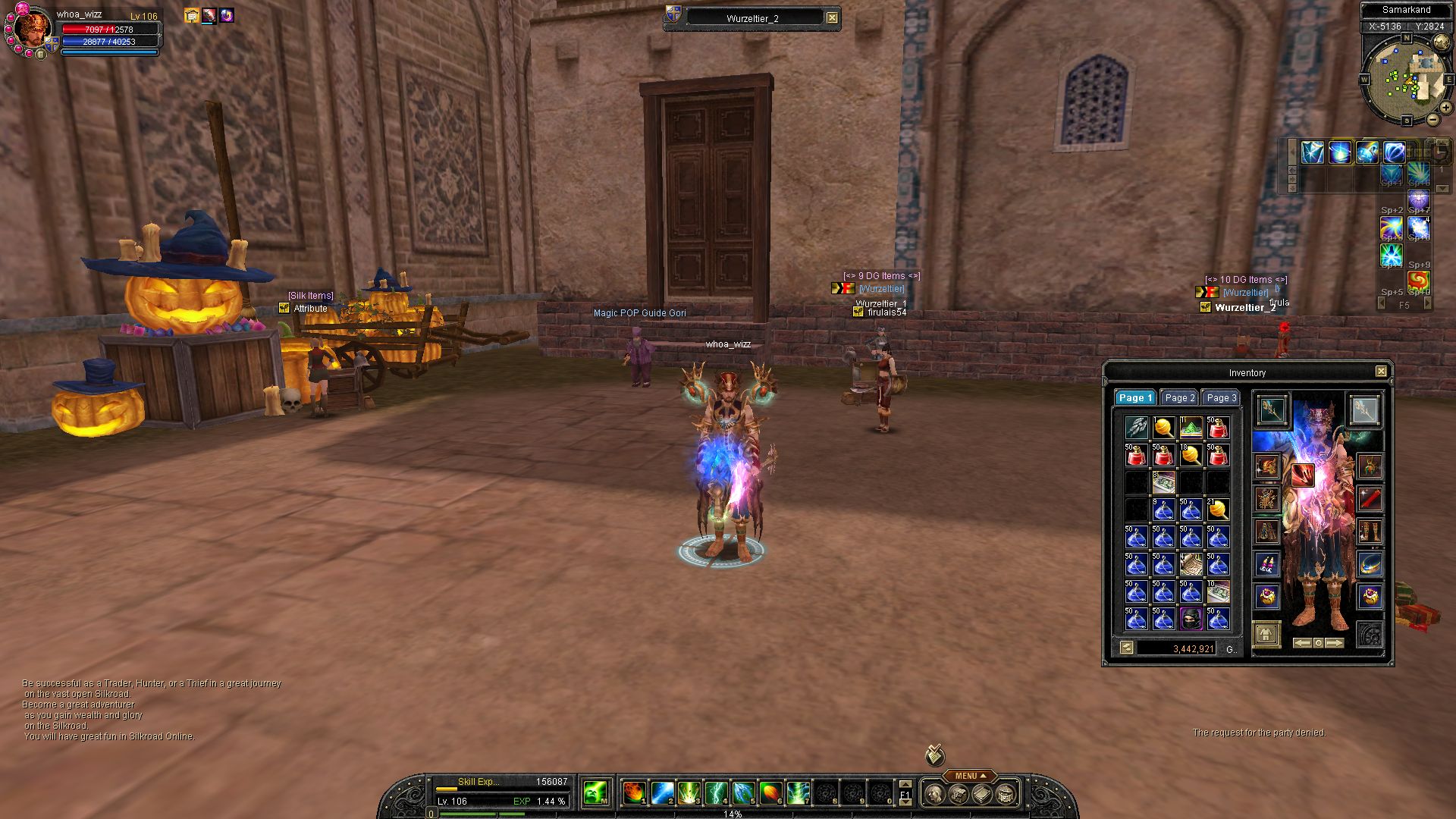The width and height of the screenshot is (1456, 819).
Task: Click the equipped boots slot
Action: (x=1369, y=531)
